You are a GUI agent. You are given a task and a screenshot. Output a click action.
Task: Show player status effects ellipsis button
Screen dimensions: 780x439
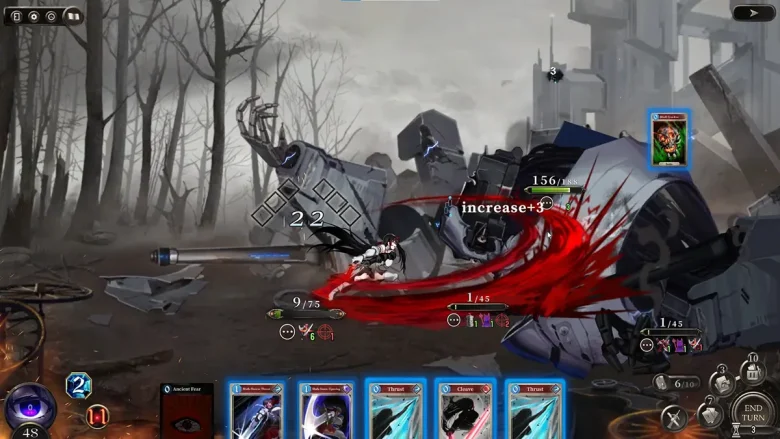tap(287, 332)
